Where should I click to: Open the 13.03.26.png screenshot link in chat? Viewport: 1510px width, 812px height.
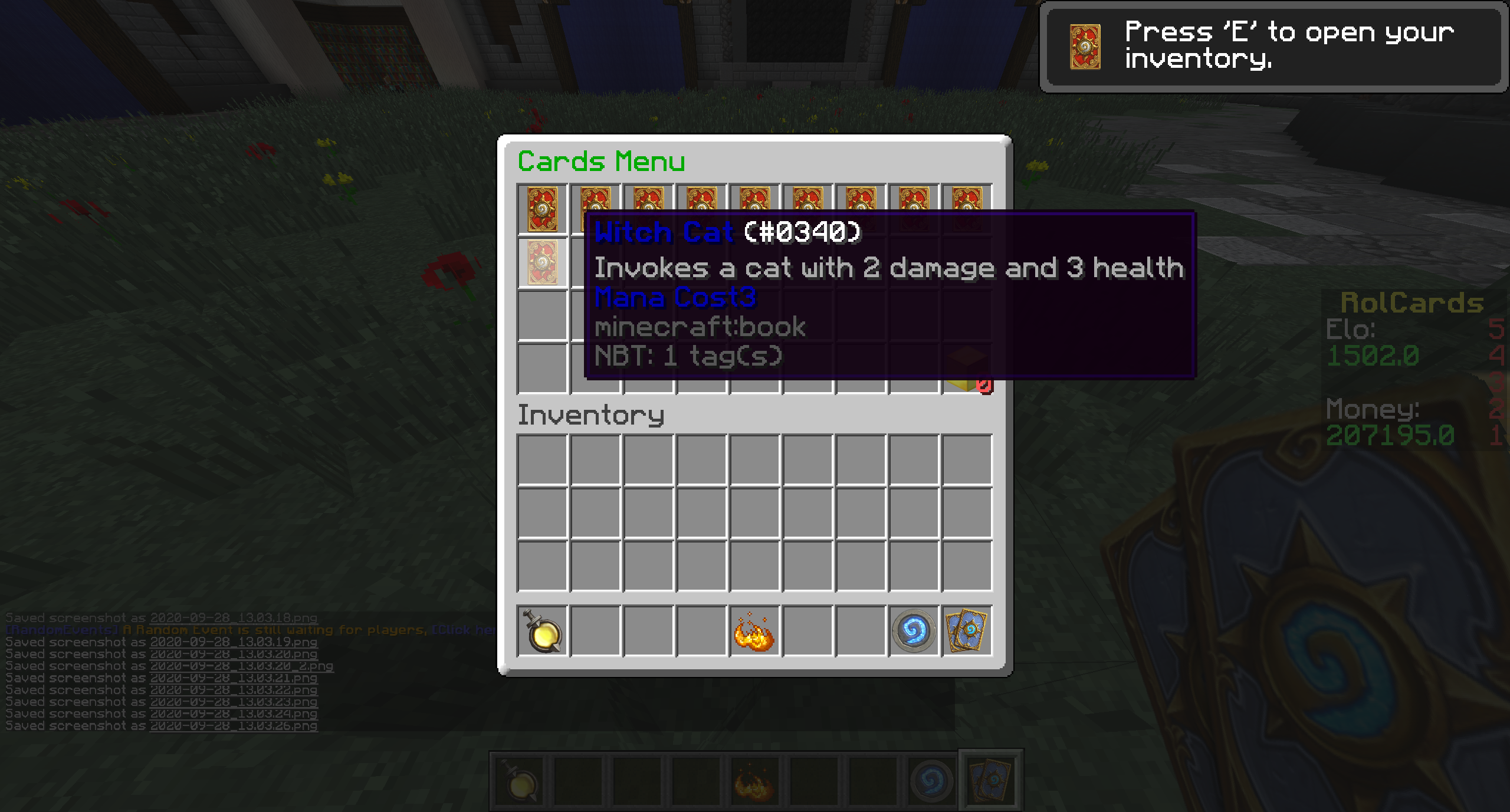coord(234,726)
